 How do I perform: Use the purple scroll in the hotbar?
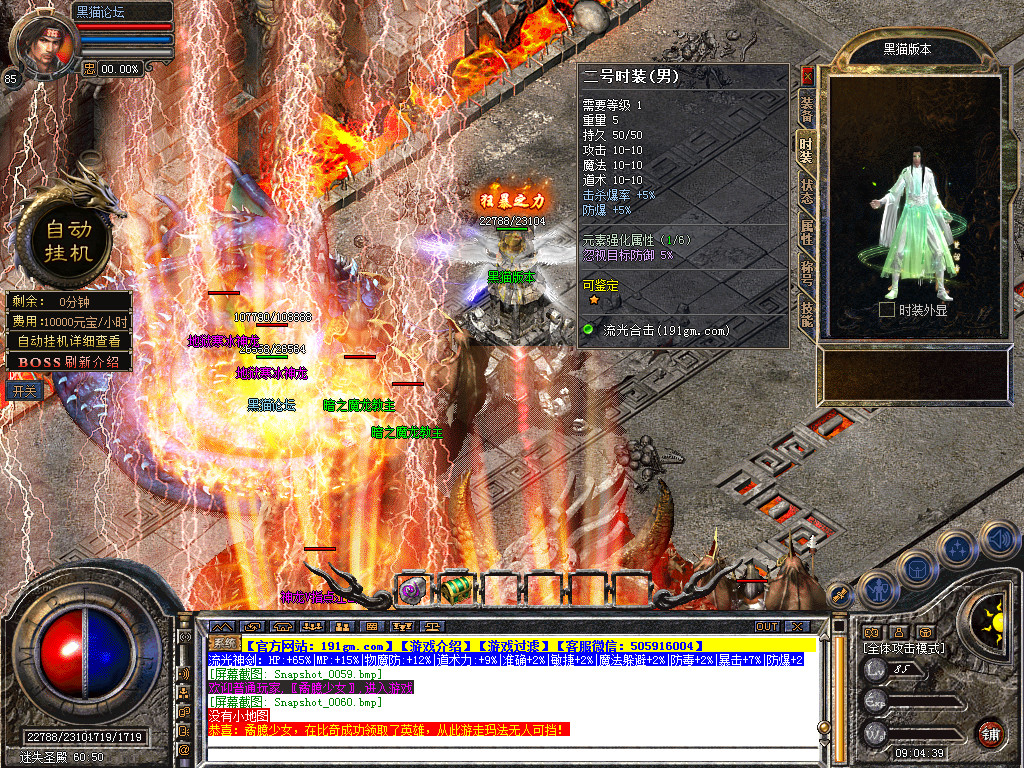411,590
